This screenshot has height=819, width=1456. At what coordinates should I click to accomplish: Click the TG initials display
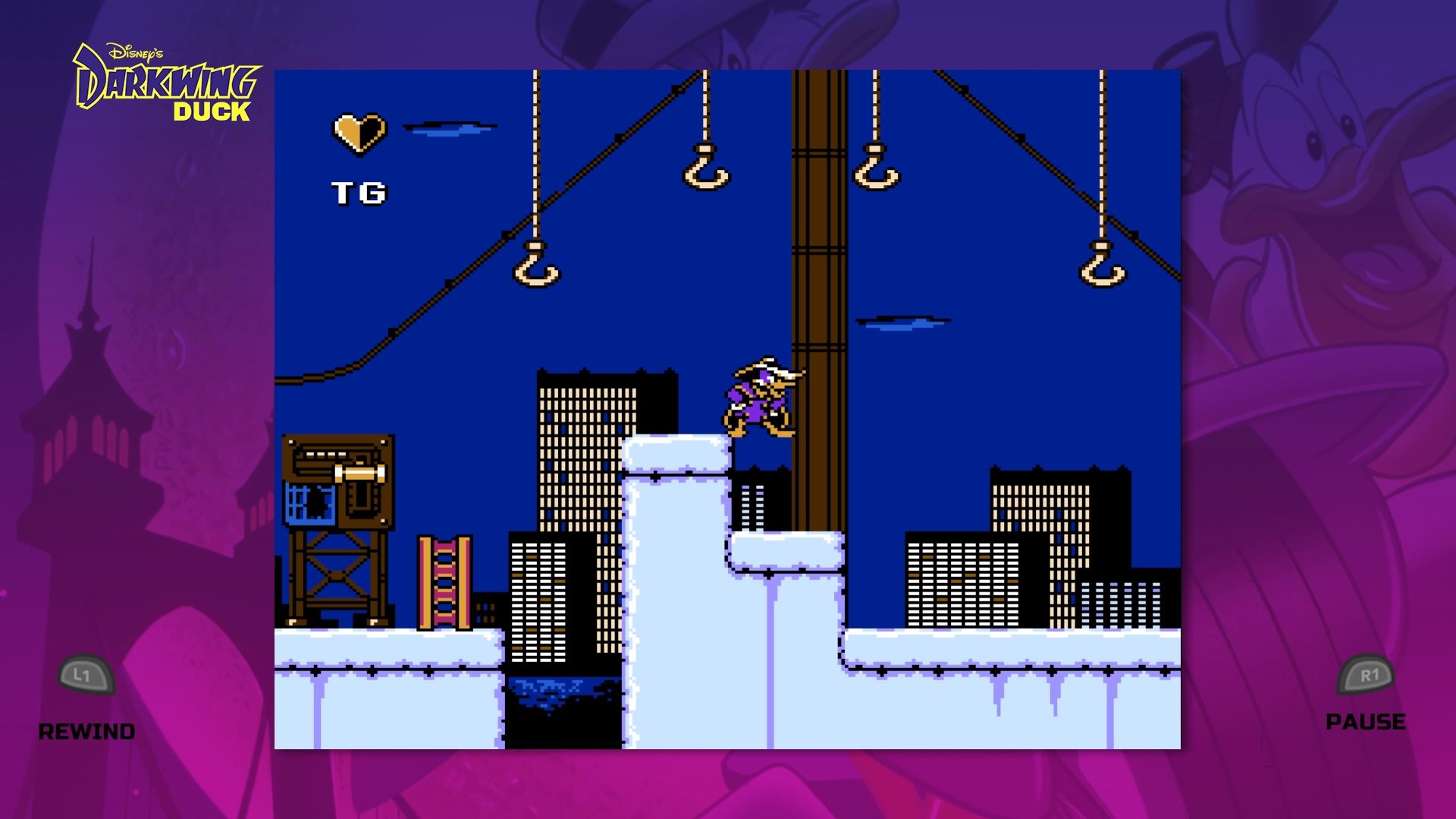359,193
